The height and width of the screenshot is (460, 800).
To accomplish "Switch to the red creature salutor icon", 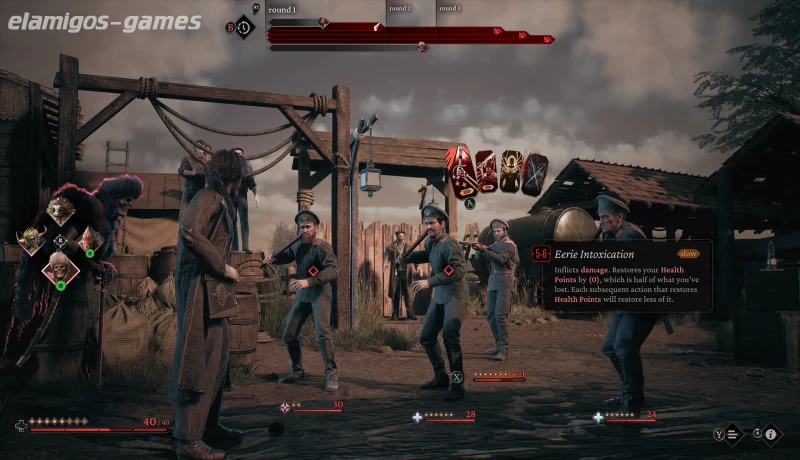I will pyautogui.click(x=91, y=240).
